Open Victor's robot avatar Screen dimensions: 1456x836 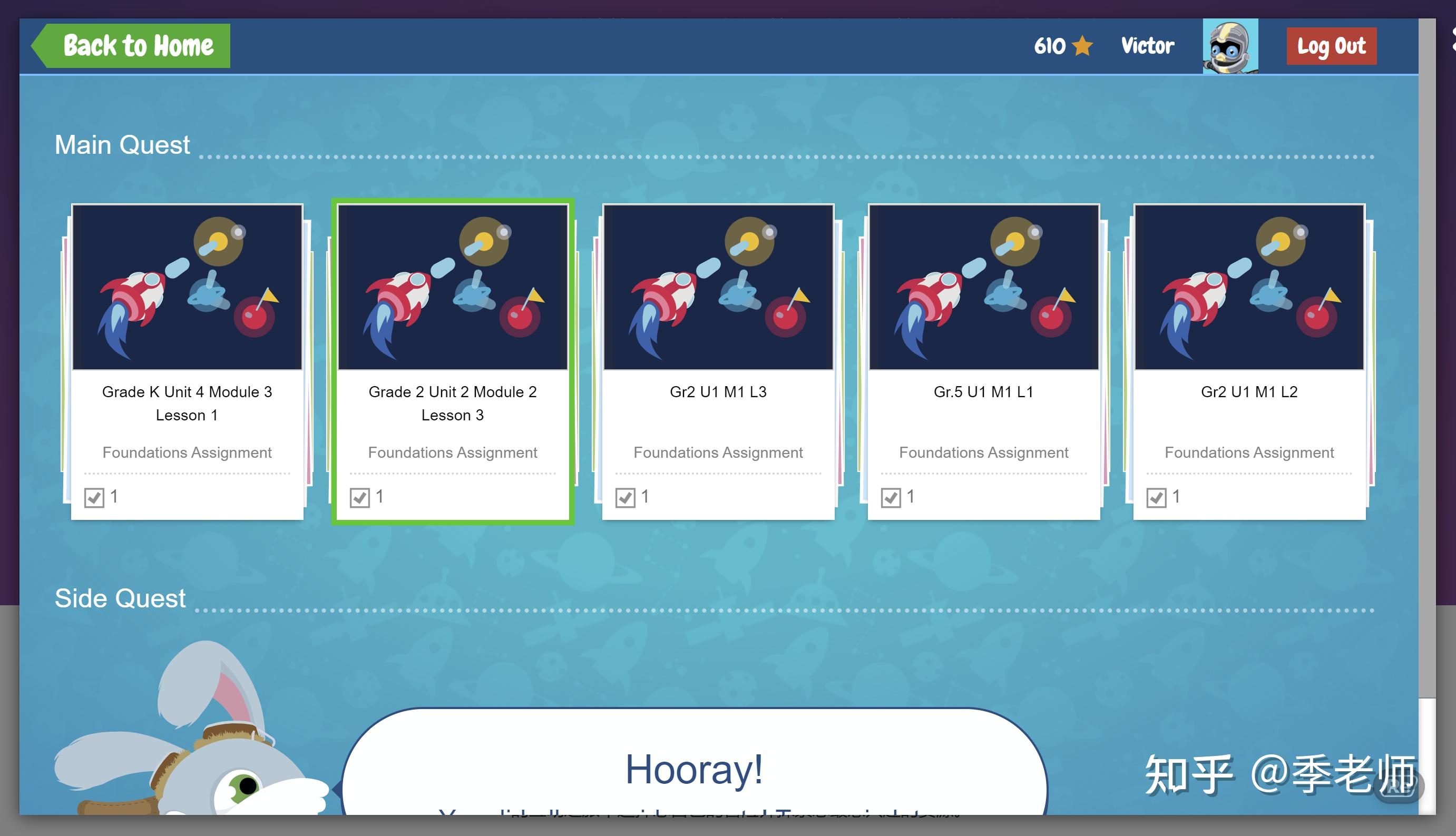tap(1230, 46)
